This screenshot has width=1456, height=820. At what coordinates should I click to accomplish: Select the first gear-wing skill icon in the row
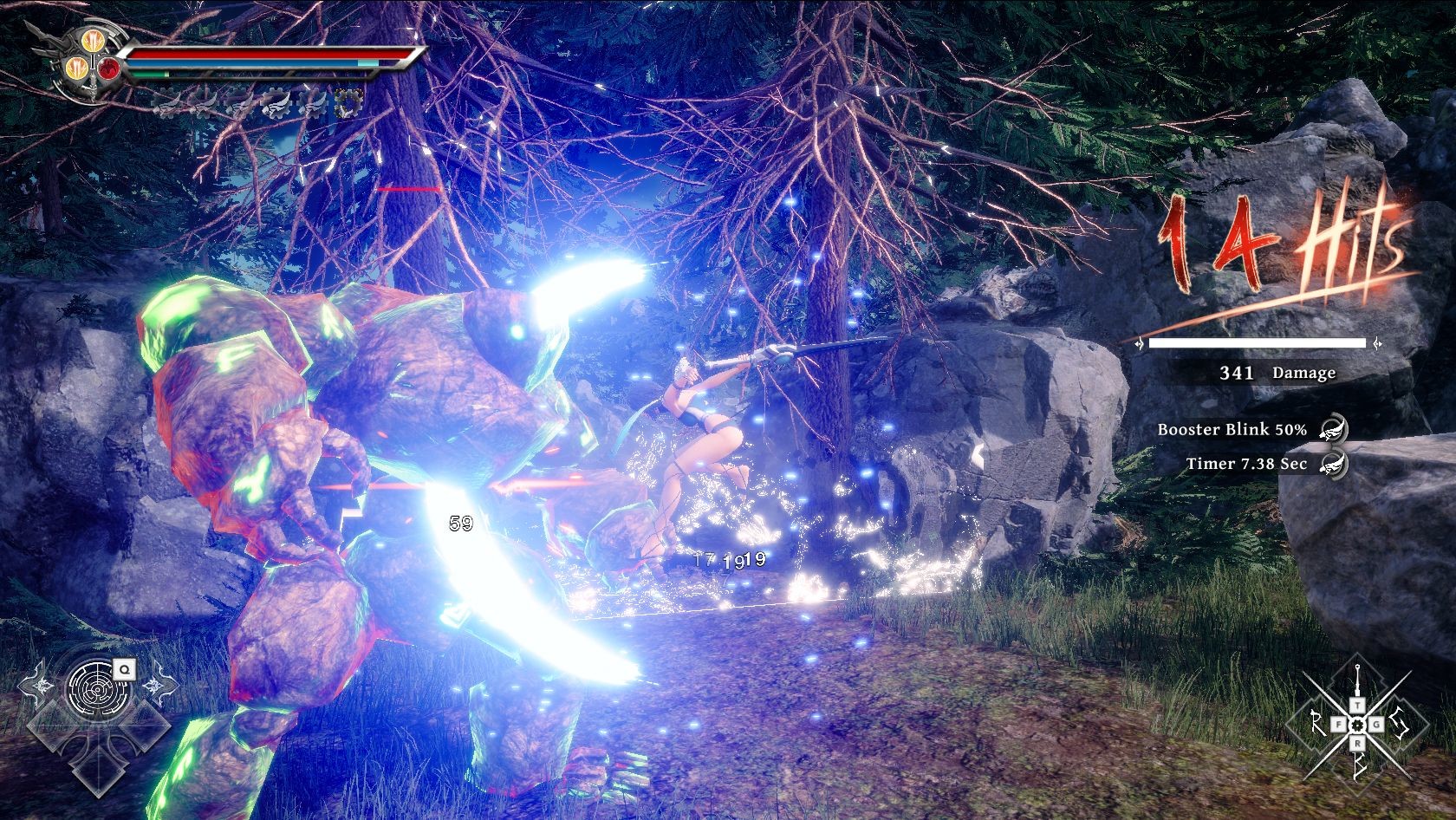pyautogui.click(x=166, y=103)
